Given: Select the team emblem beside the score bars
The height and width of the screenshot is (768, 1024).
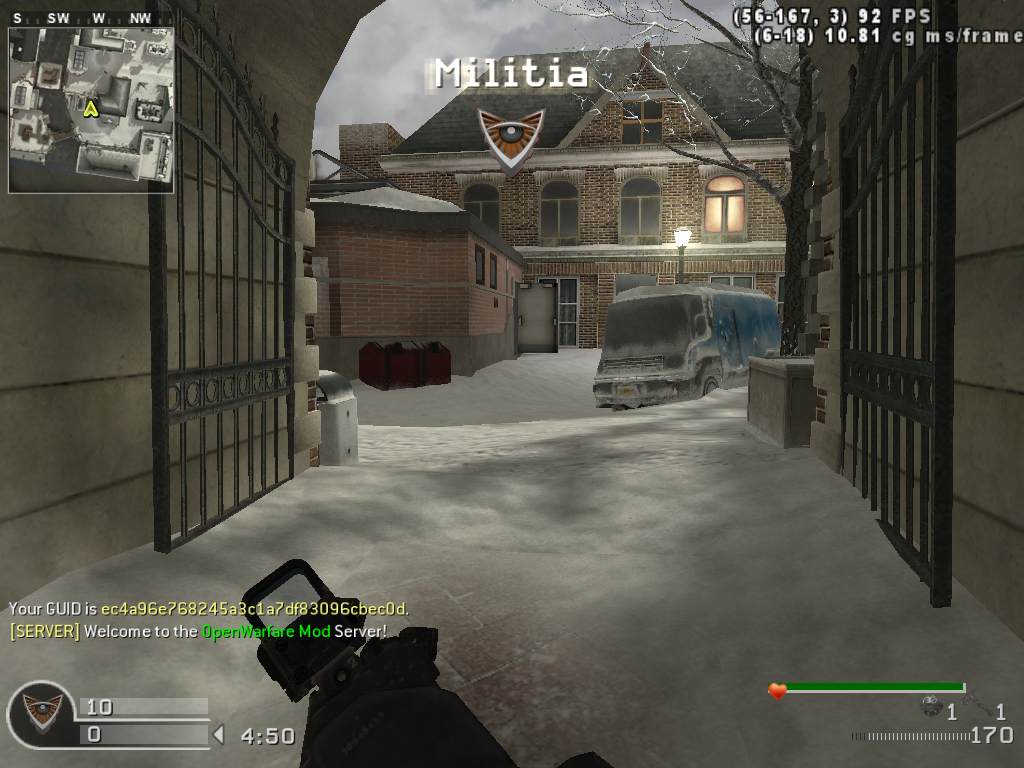Looking at the screenshot, I should tap(41, 714).
